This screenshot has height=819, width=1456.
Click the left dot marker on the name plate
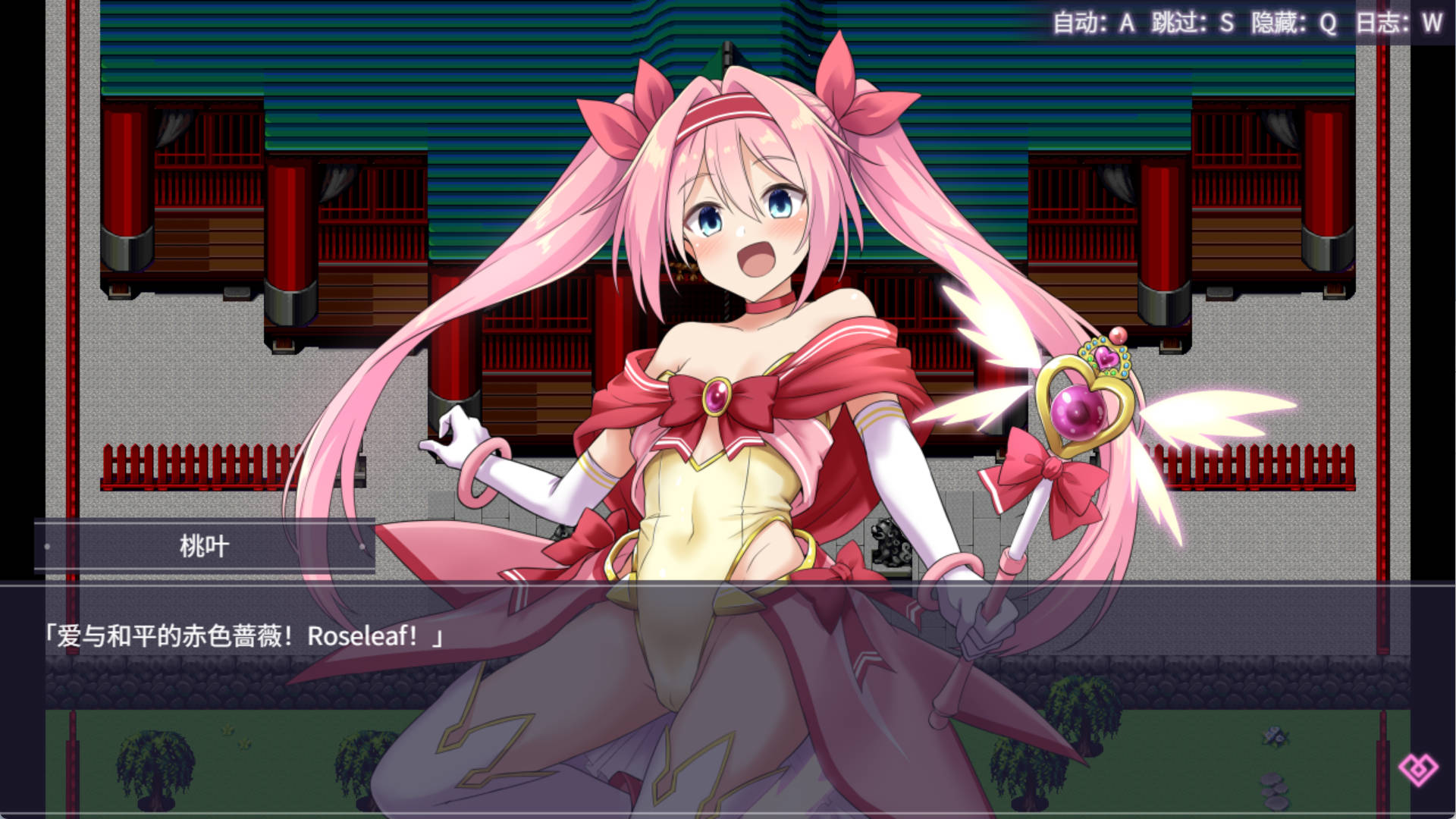47,547
